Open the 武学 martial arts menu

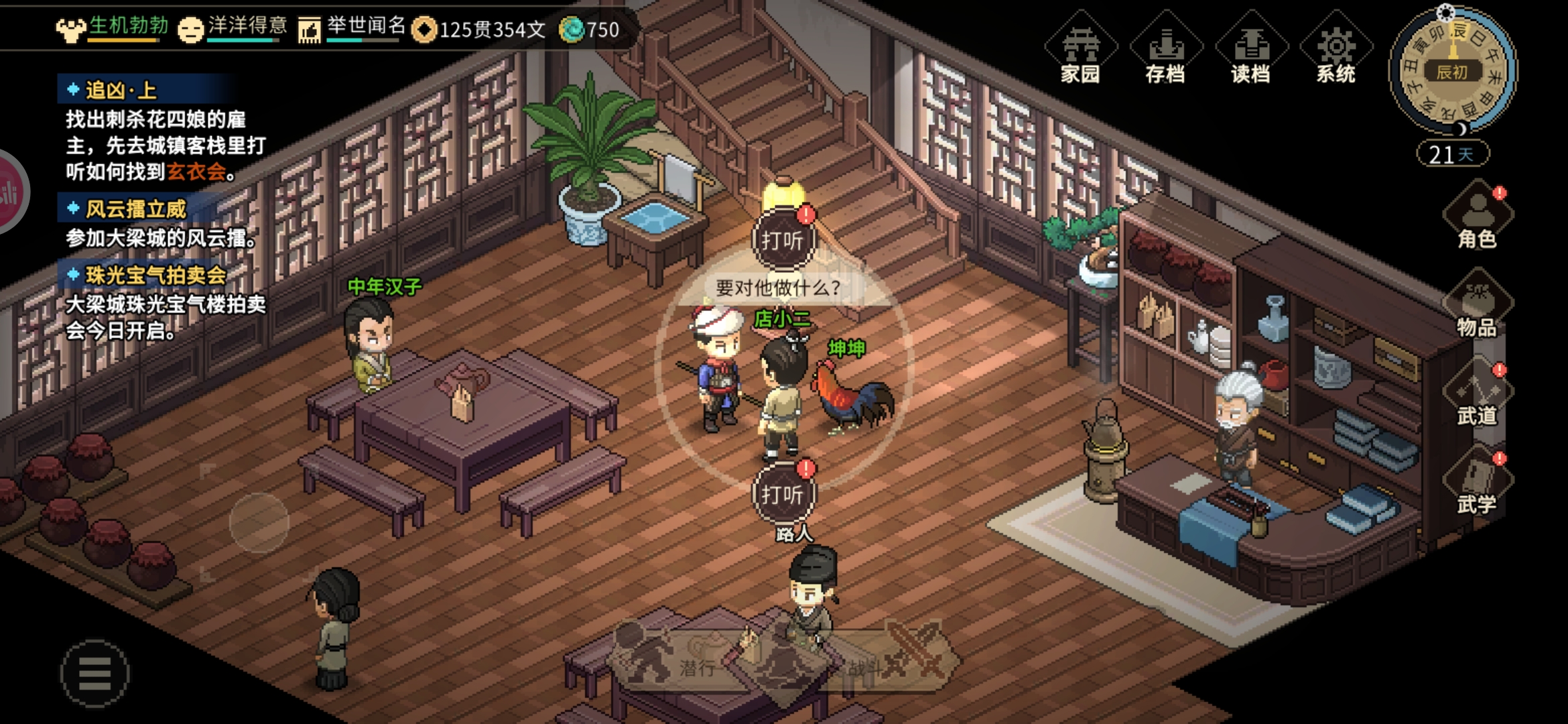click(x=1477, y=483)
